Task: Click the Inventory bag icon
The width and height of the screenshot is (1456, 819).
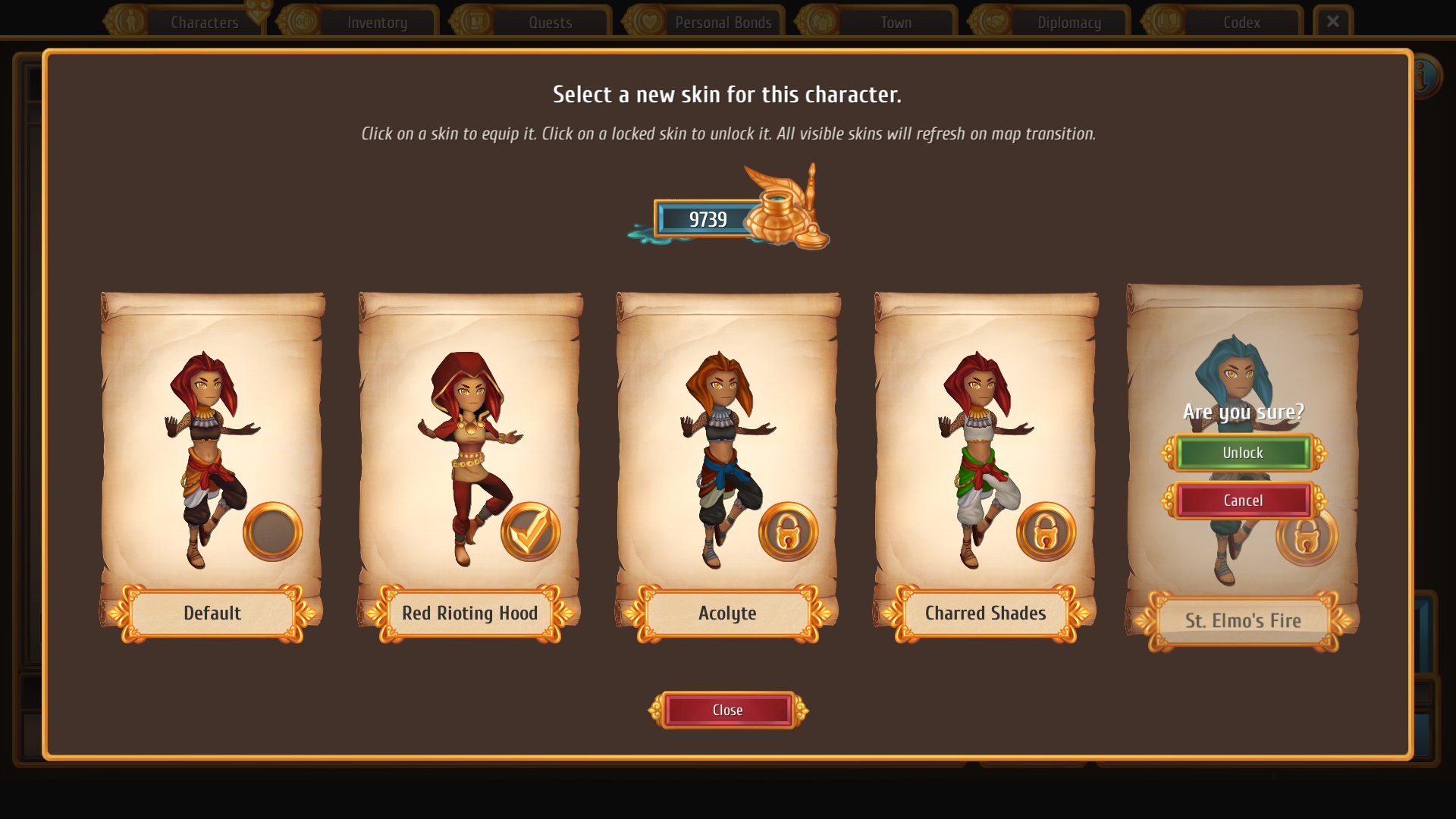Action: pos(303,20)
